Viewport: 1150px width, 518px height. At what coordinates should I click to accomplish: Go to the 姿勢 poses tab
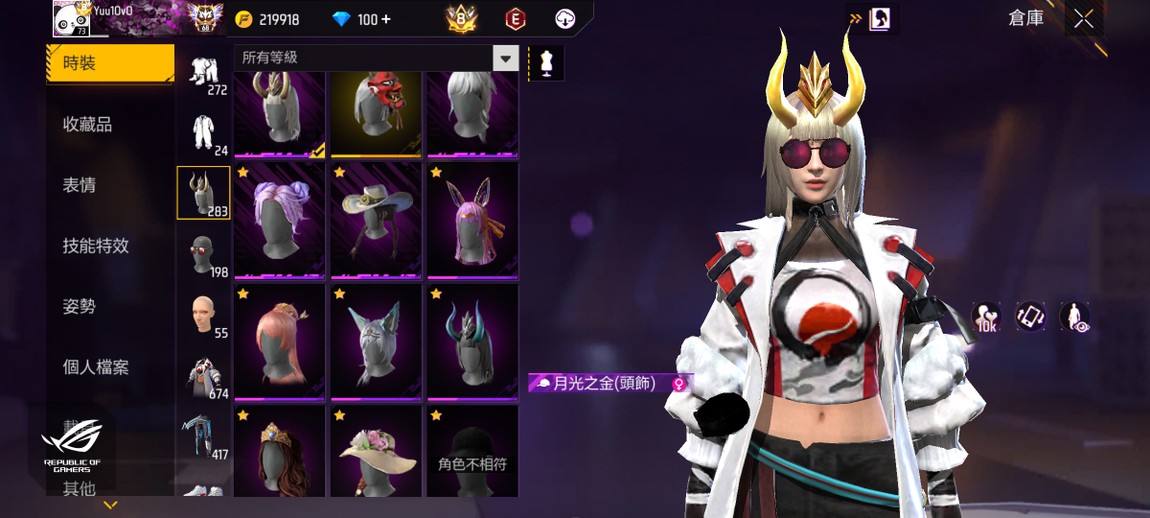click(79, 307)
